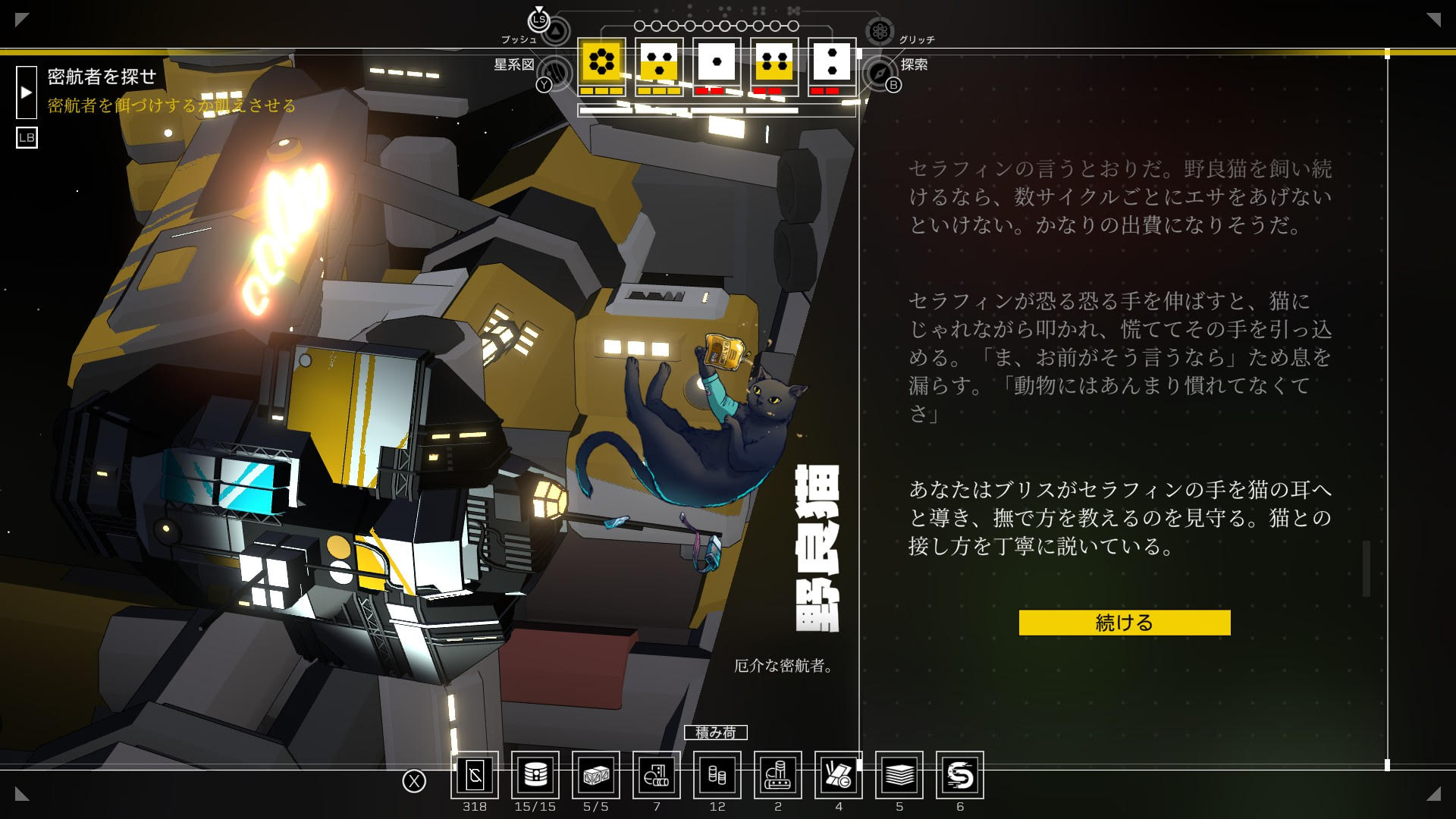The height and width of the screenshot is (819, 1456).
Task: Open the グリッチ glitch icon
Action: coord(880,31)
